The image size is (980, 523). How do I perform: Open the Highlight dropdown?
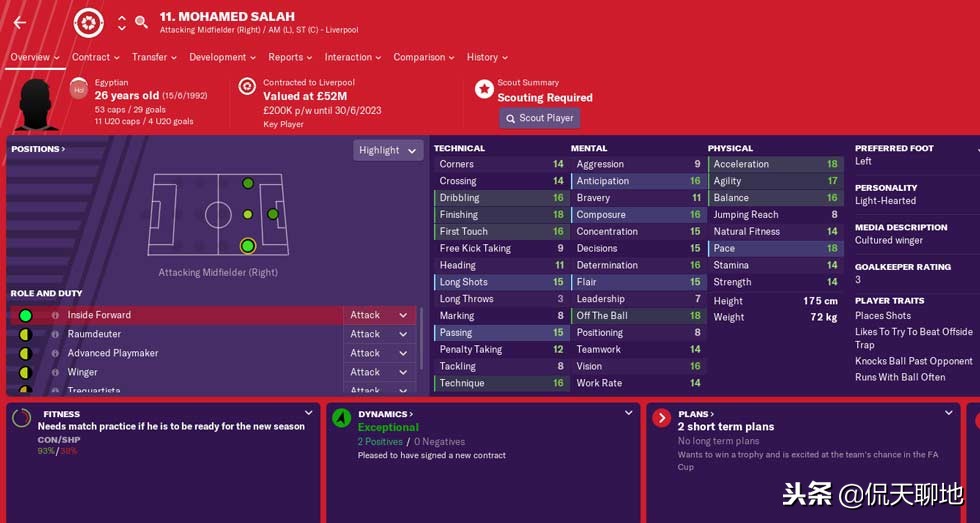[388, 150]
